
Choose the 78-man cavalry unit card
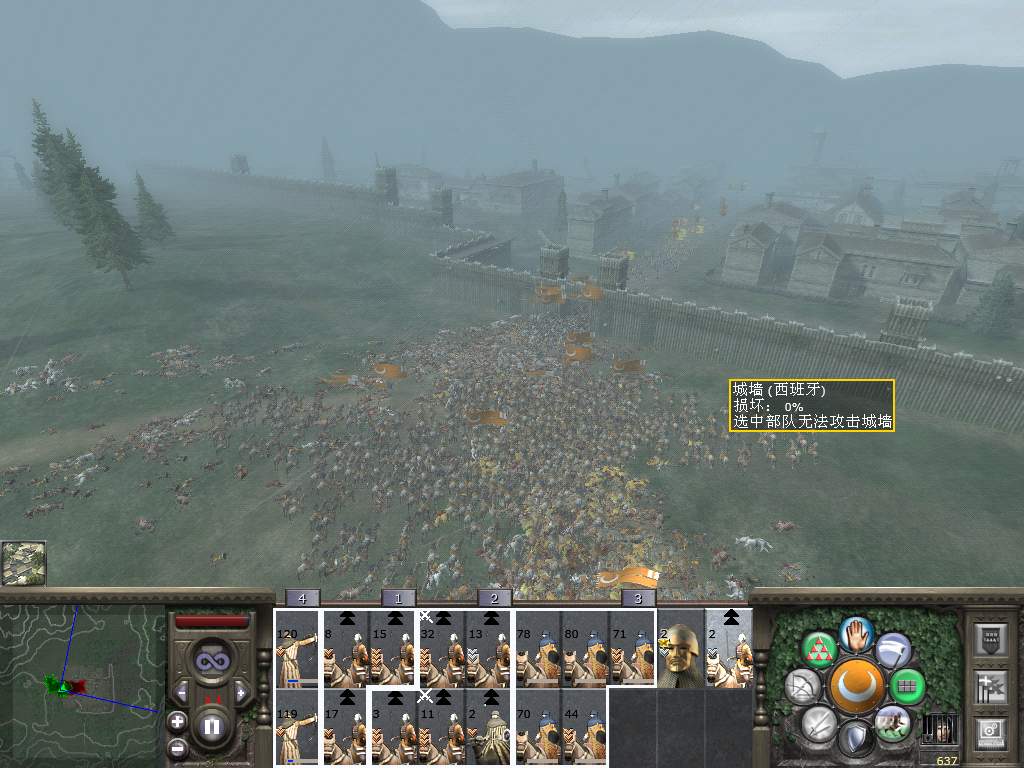pyautogui.click(x=537, y=649)
